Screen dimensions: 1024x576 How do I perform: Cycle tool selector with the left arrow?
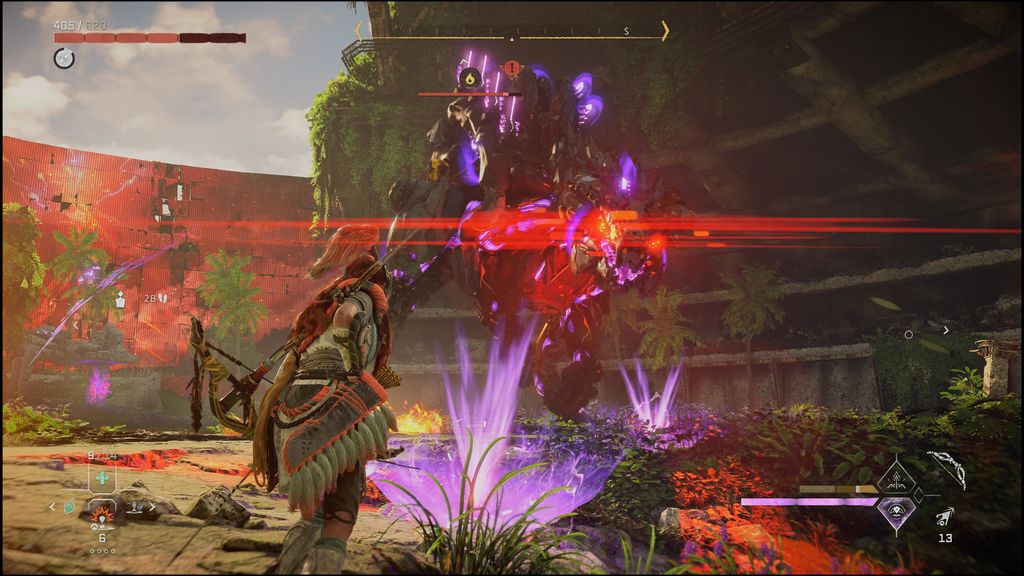[54, 507]
